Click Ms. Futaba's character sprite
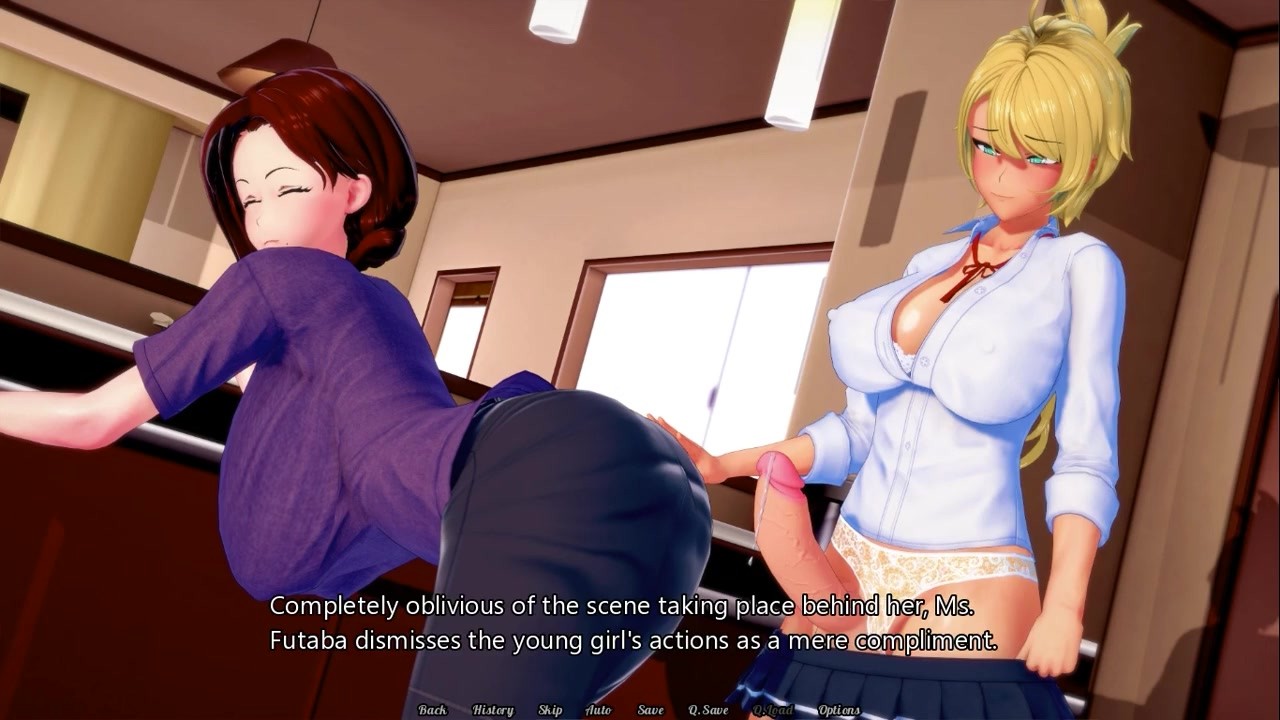Image resolution: width=1280 pixels, height=720 pixels. [x=300, y=300]
